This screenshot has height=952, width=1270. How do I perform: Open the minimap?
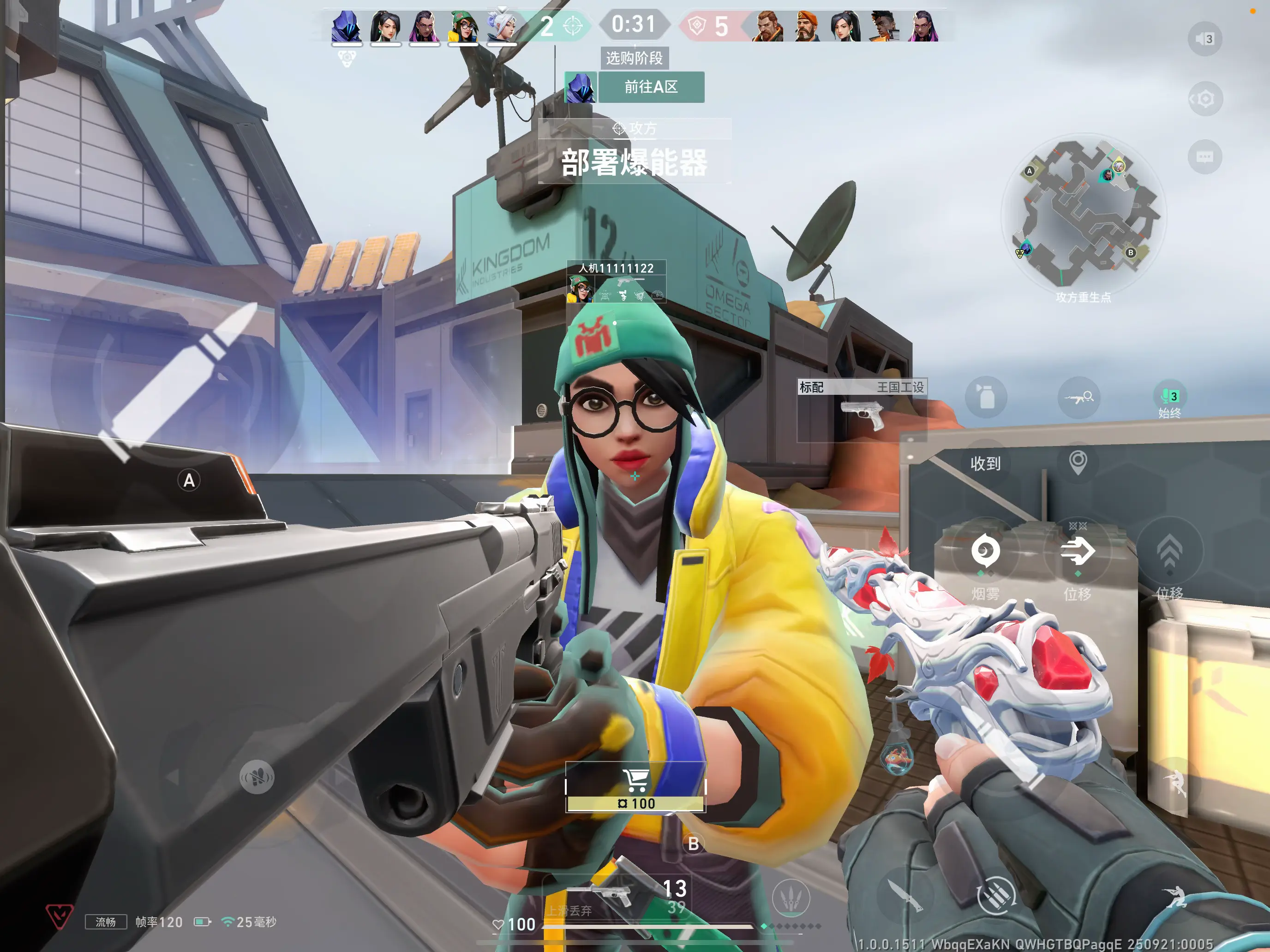(1083, 212)
